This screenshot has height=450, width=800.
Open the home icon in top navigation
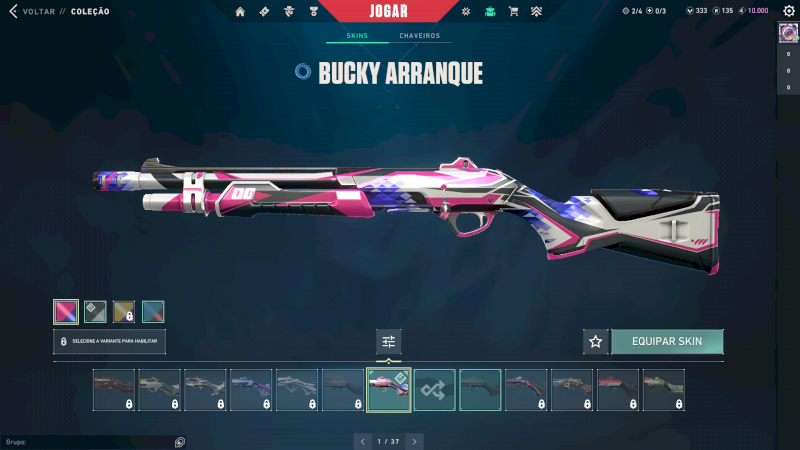[x=240, y=12]
